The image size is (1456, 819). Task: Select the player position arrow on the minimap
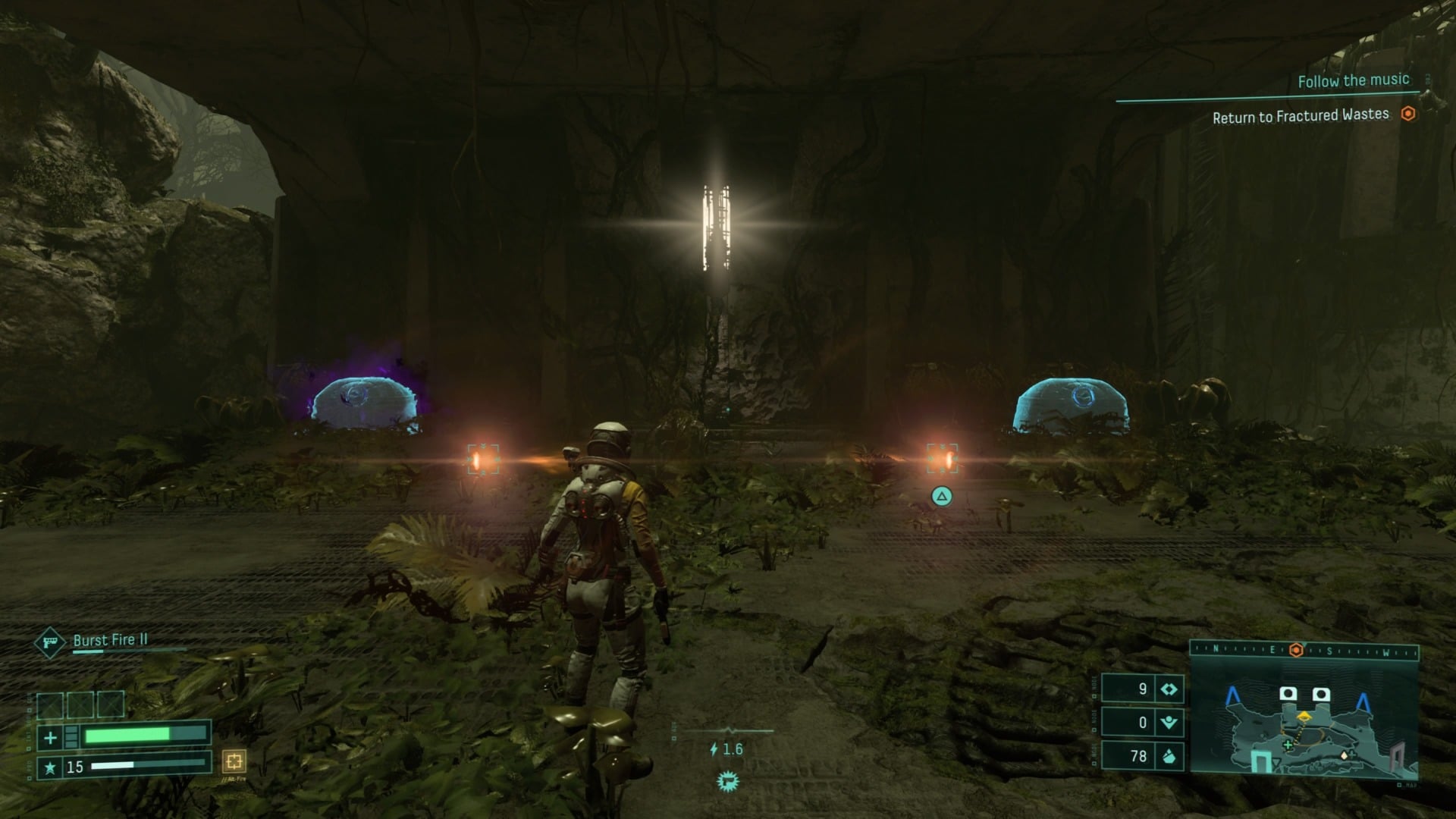point(1304,717)
